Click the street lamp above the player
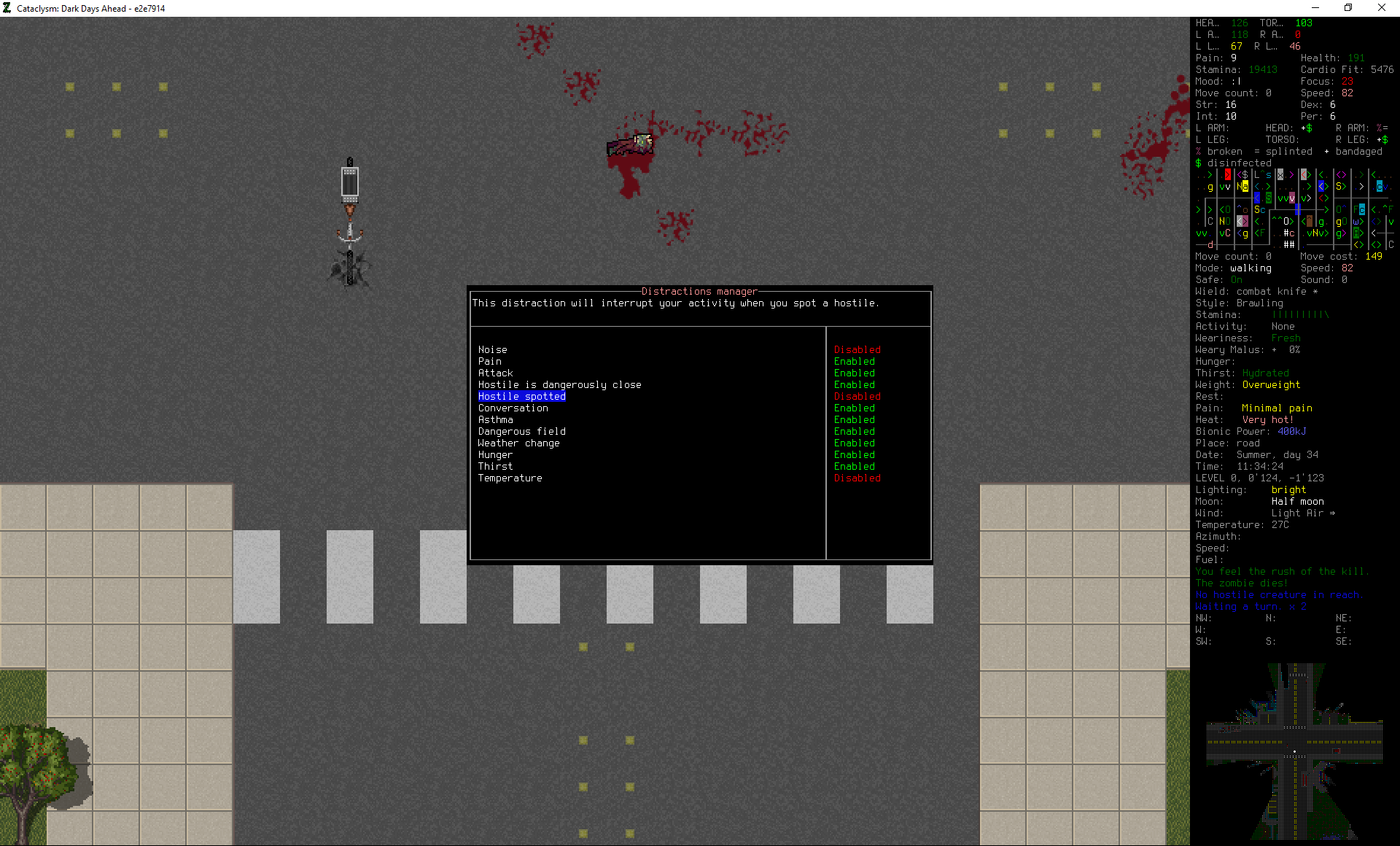This screenshot has height=846, width=1400. point(350,181)
